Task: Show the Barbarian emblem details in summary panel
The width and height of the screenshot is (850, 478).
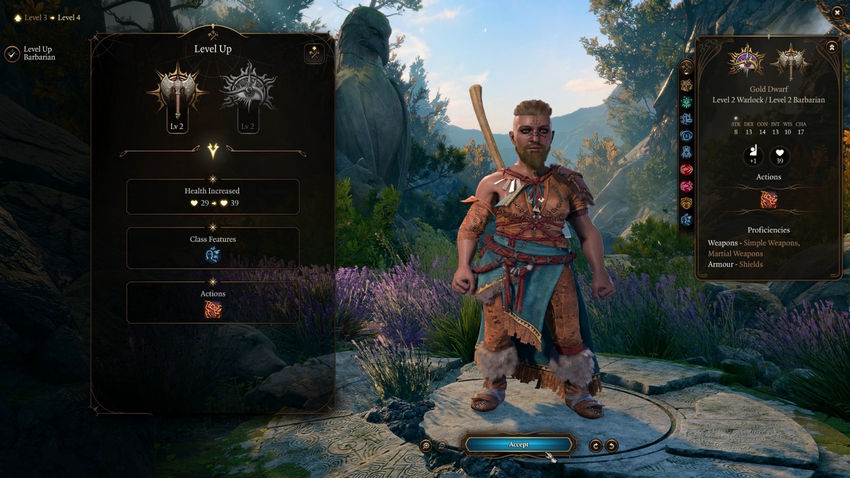Action: click(790, 62)
